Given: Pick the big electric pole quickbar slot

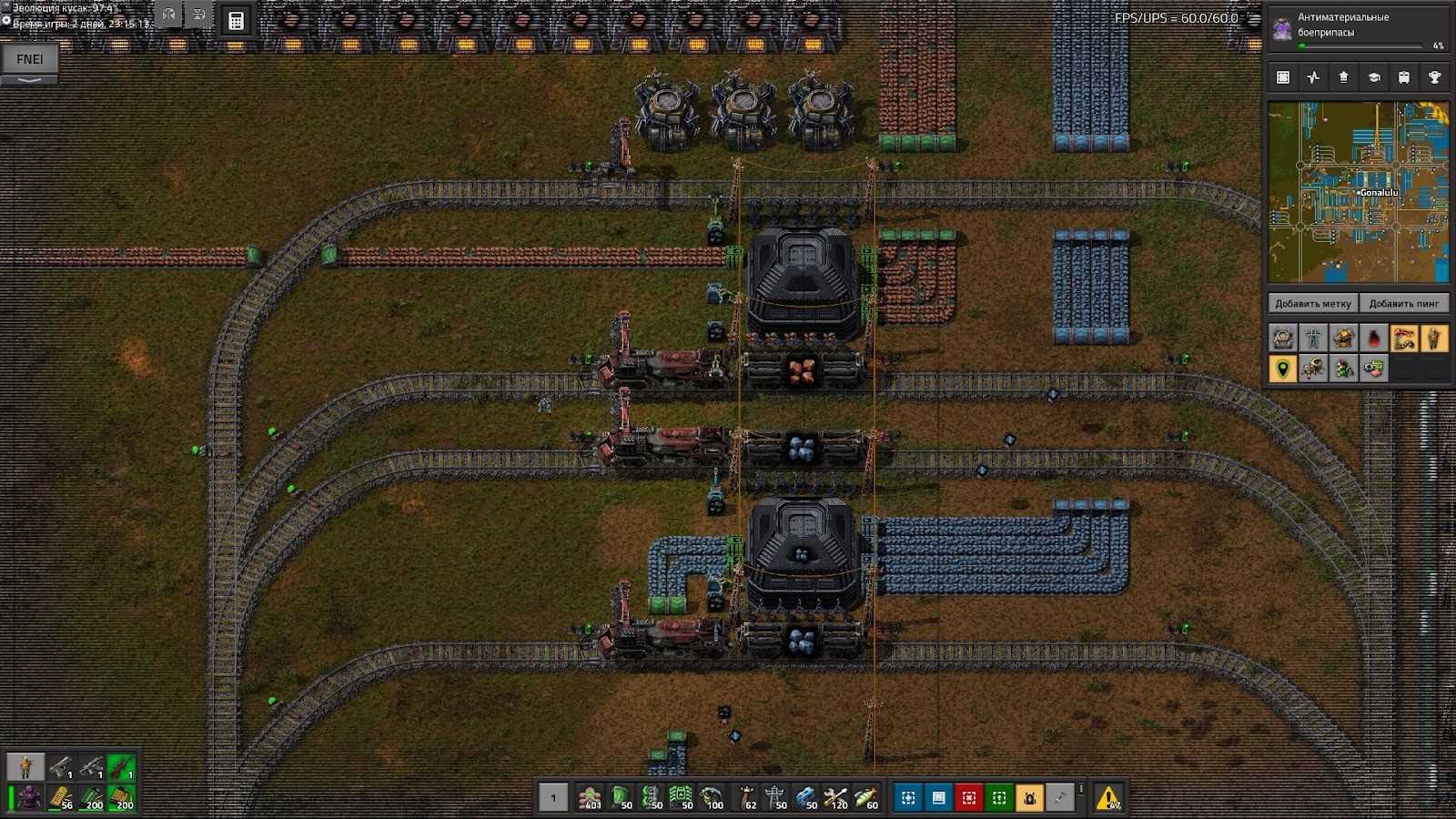Looking at the screenshot, I should (774, 798).
